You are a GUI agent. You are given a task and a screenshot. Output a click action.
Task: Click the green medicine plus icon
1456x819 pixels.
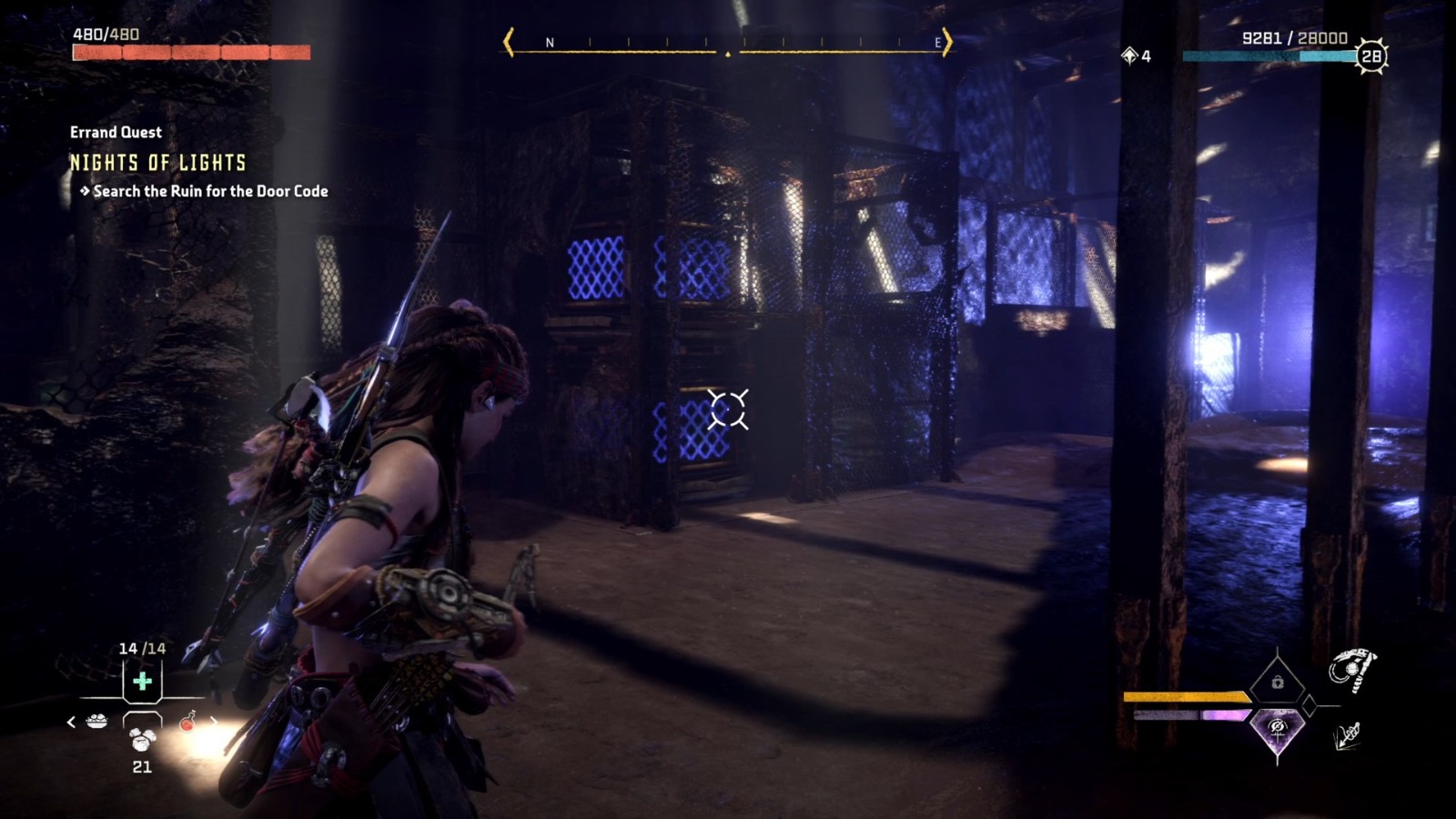(x=141, y=682)
